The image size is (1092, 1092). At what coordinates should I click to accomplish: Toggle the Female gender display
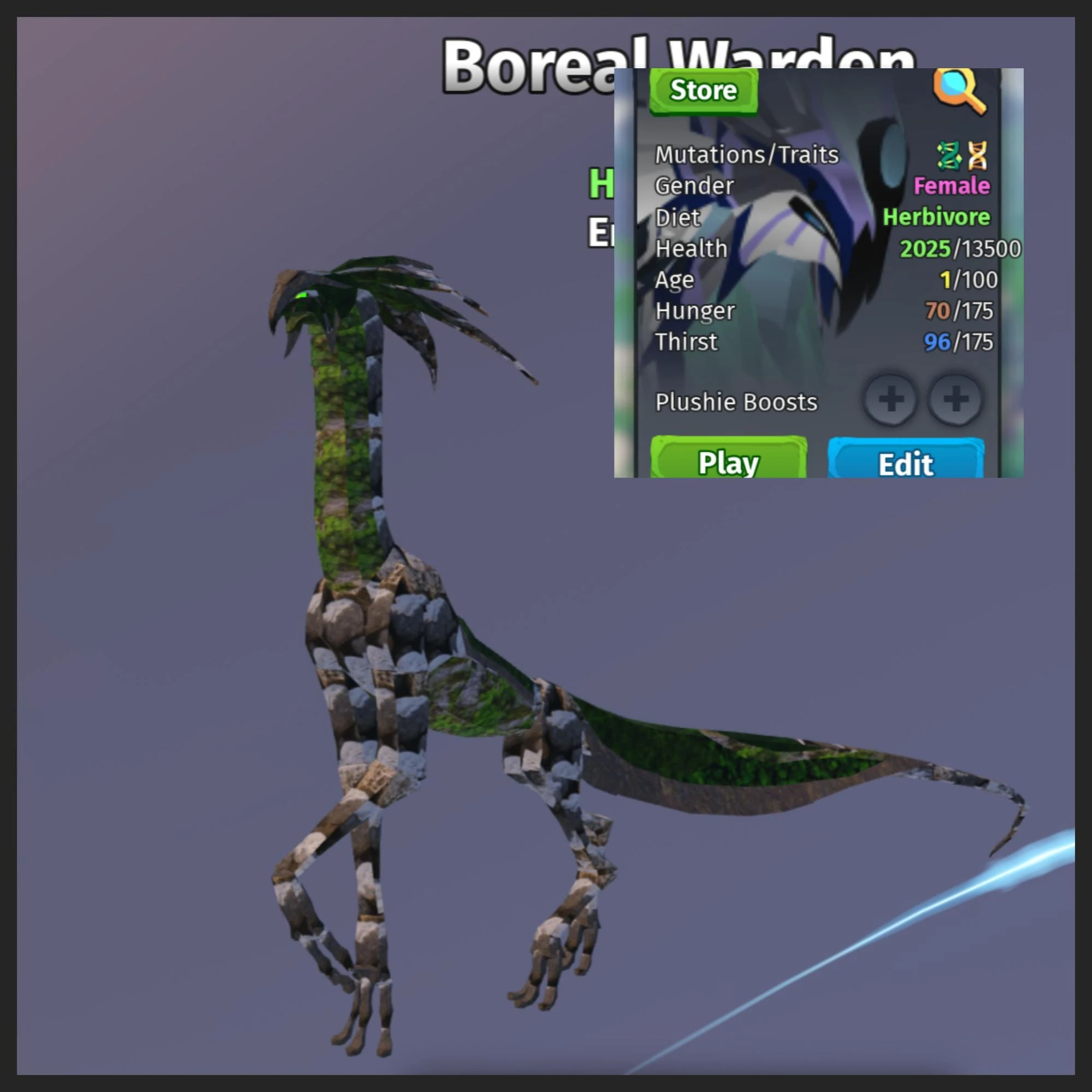[952, 186]
